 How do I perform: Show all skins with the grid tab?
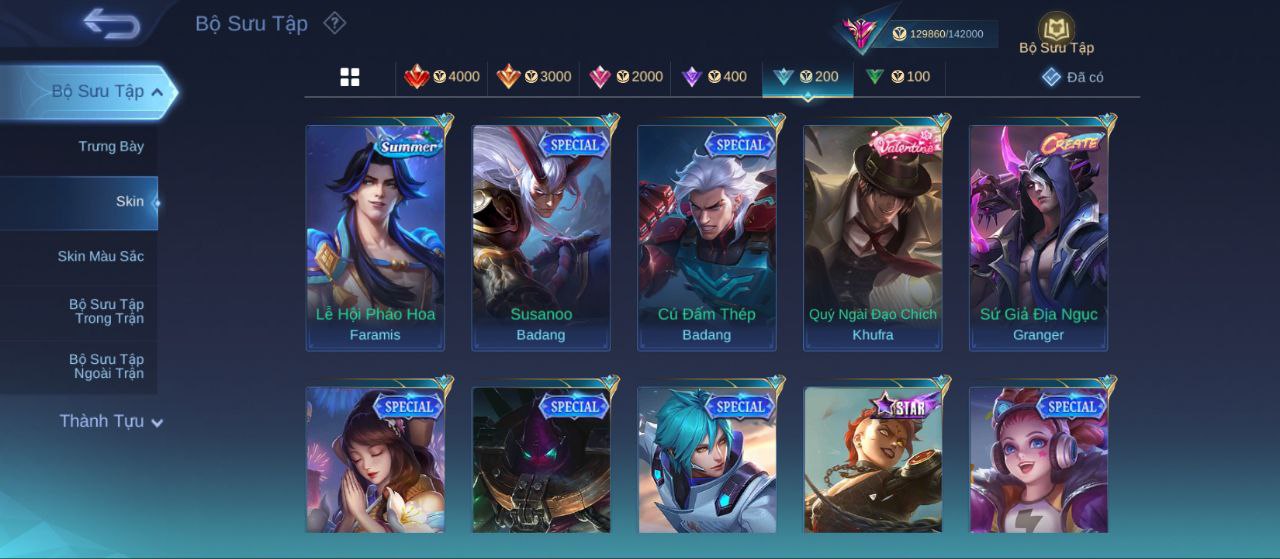tap(350, 77)
